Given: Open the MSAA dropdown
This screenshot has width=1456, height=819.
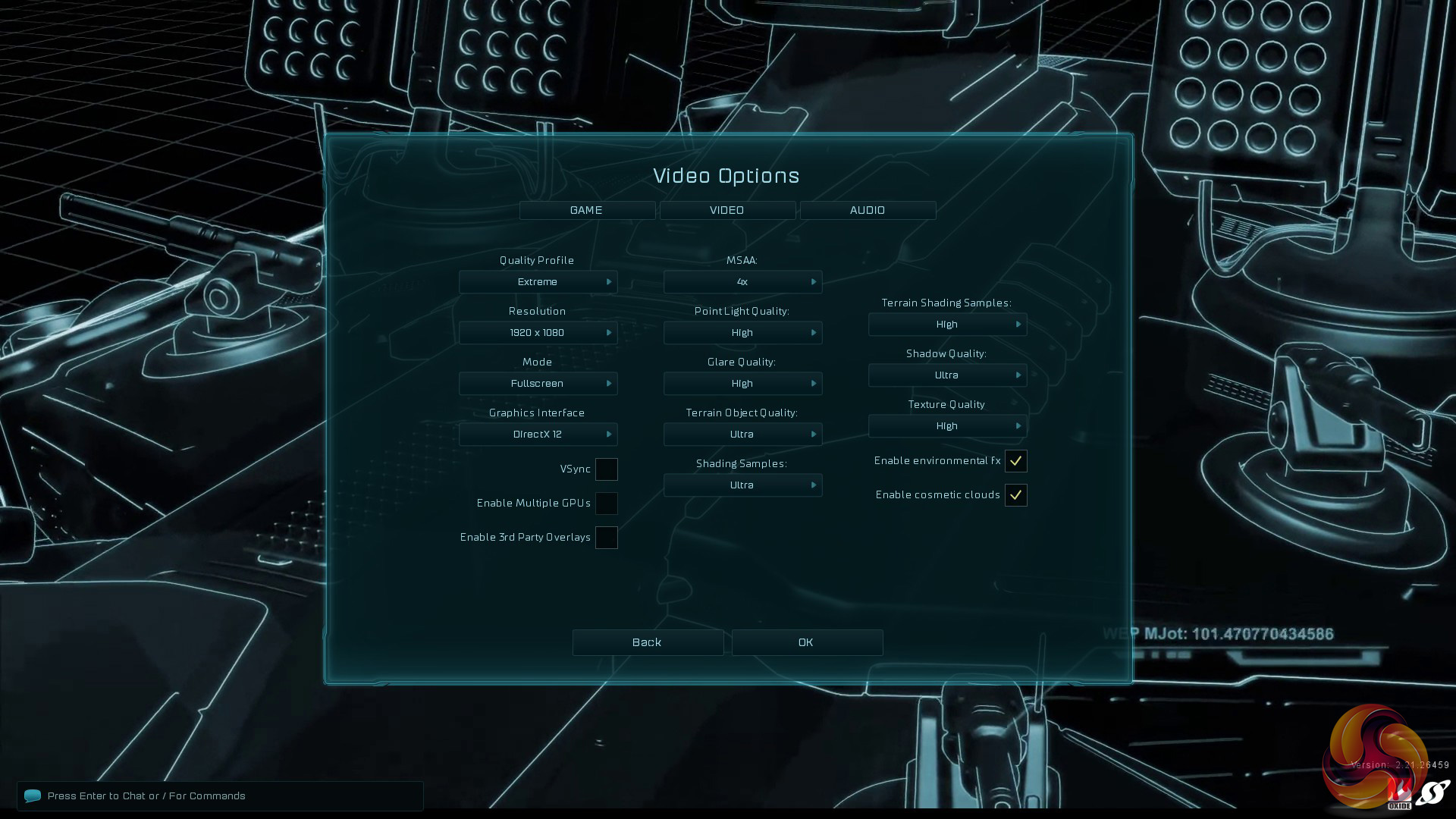Looking at the screenshot, I should coord(742,282).
